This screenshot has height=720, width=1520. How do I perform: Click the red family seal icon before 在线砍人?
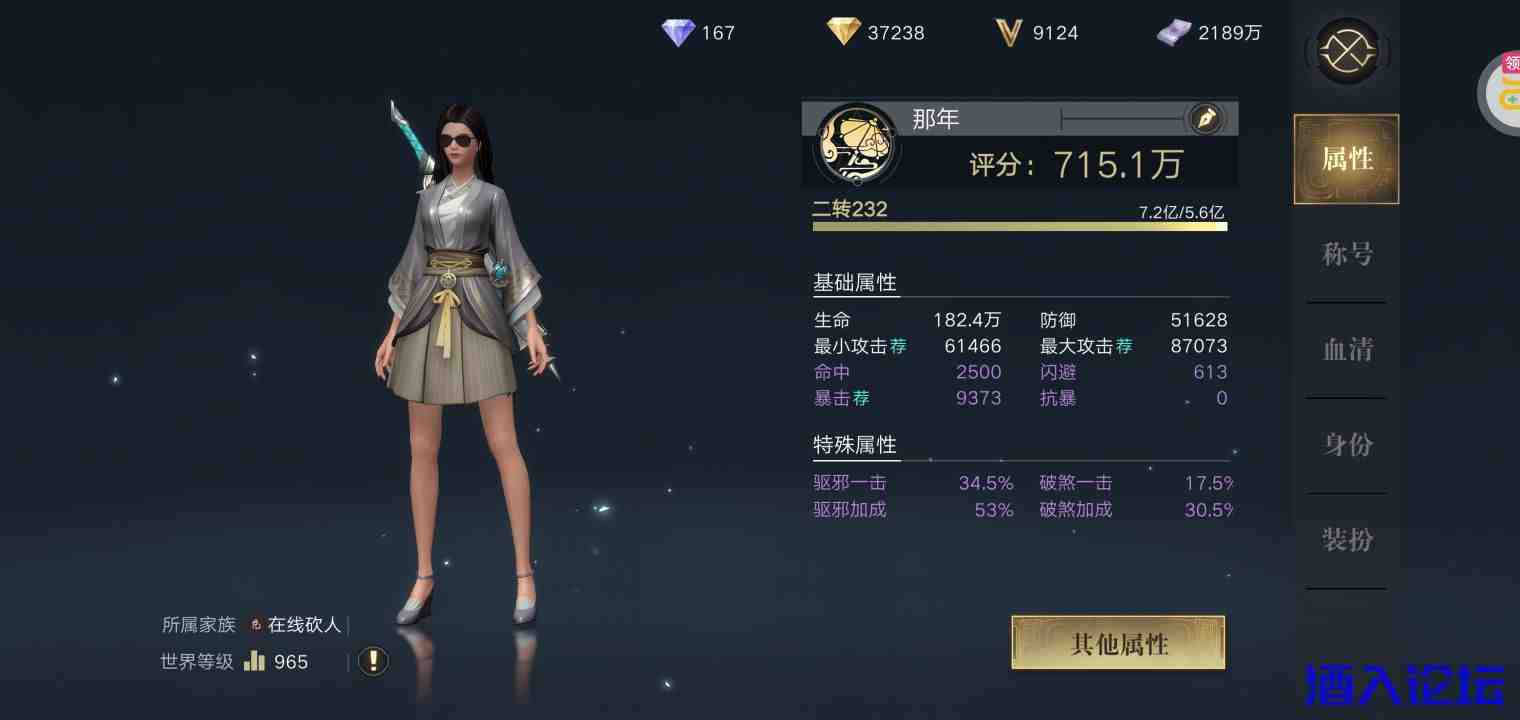click(256, 624)
